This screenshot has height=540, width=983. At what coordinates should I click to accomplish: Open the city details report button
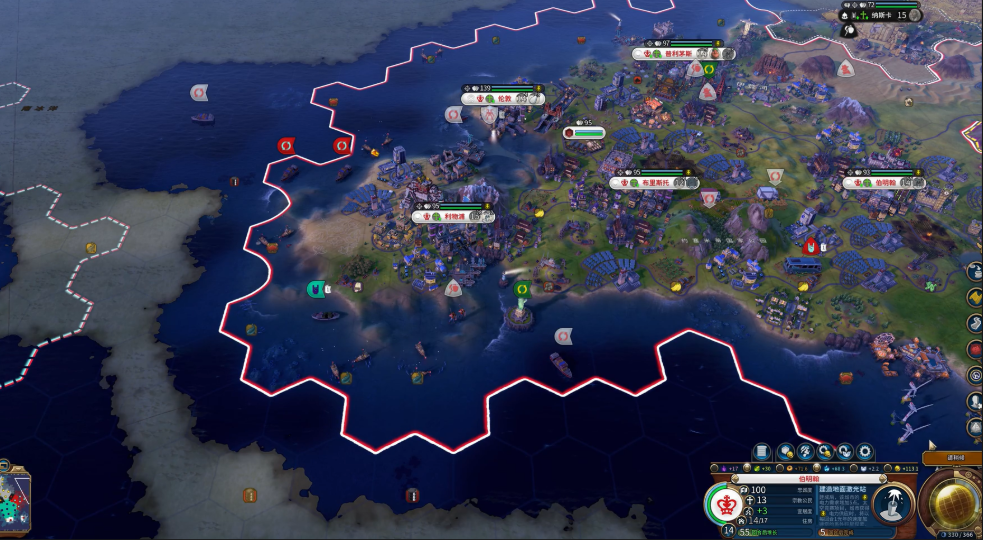point(762,452)
